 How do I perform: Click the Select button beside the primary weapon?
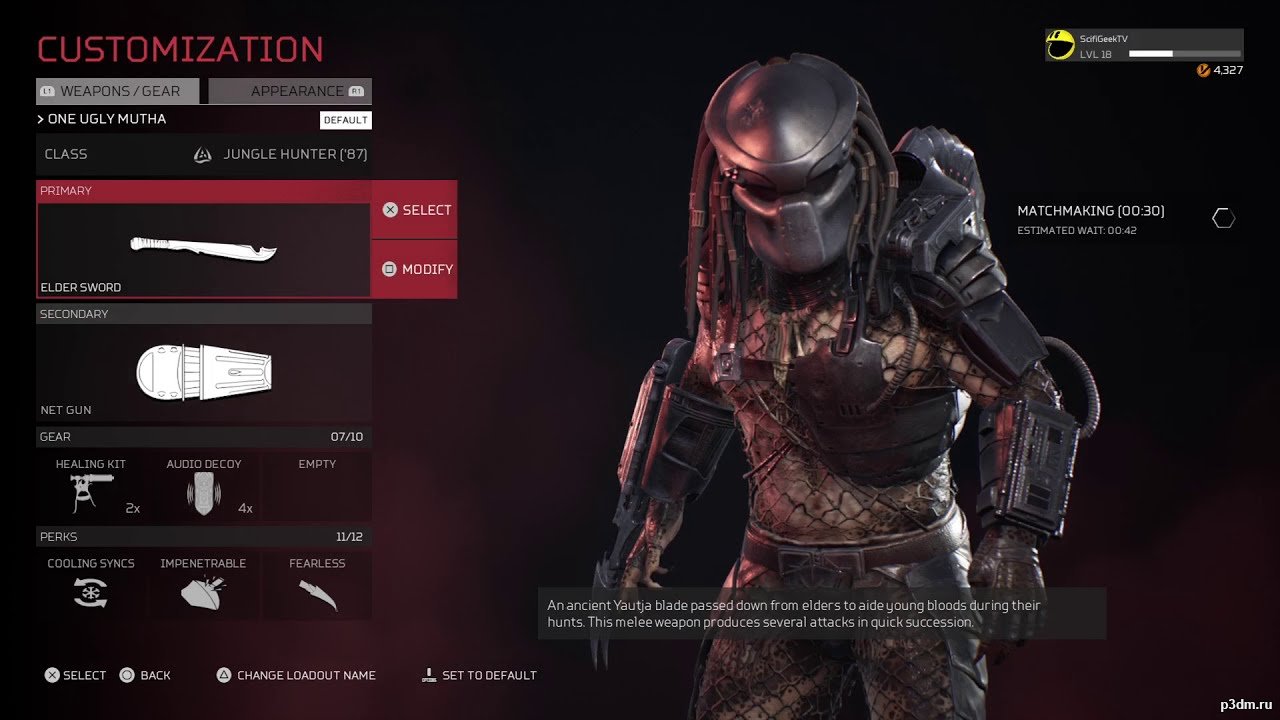[x=415, y=210]
